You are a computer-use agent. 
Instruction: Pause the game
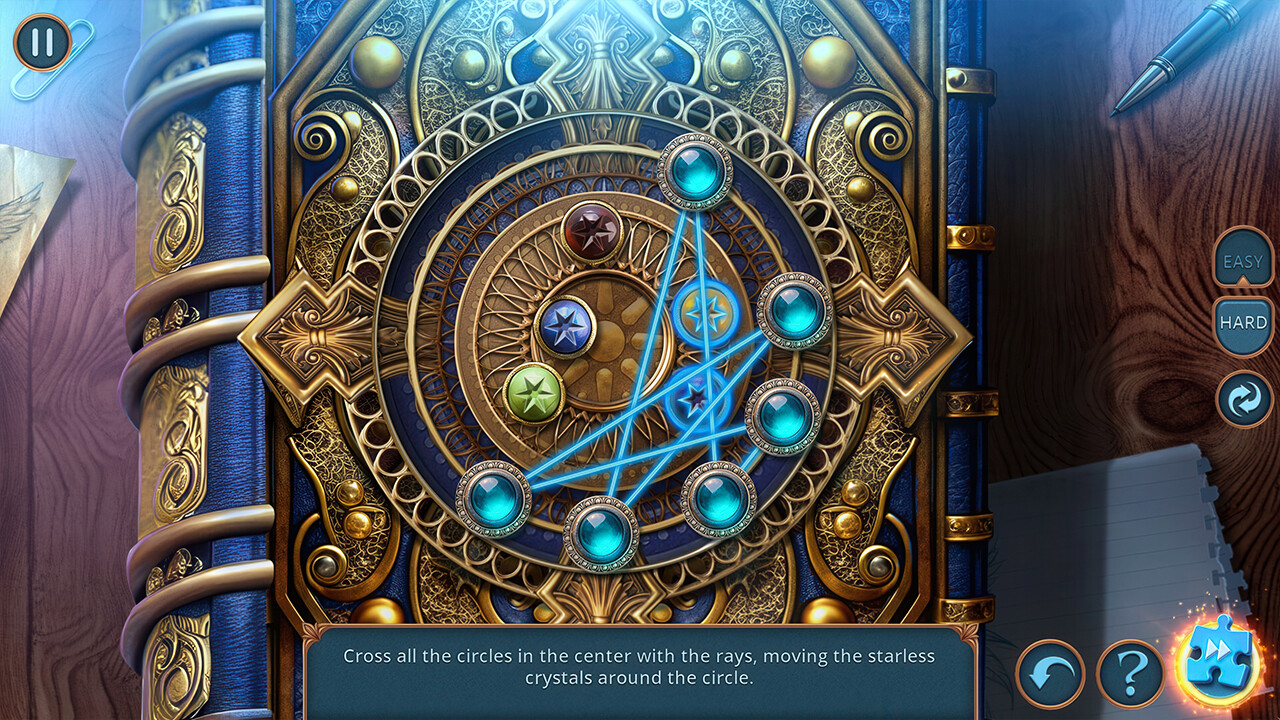point(40,41)
